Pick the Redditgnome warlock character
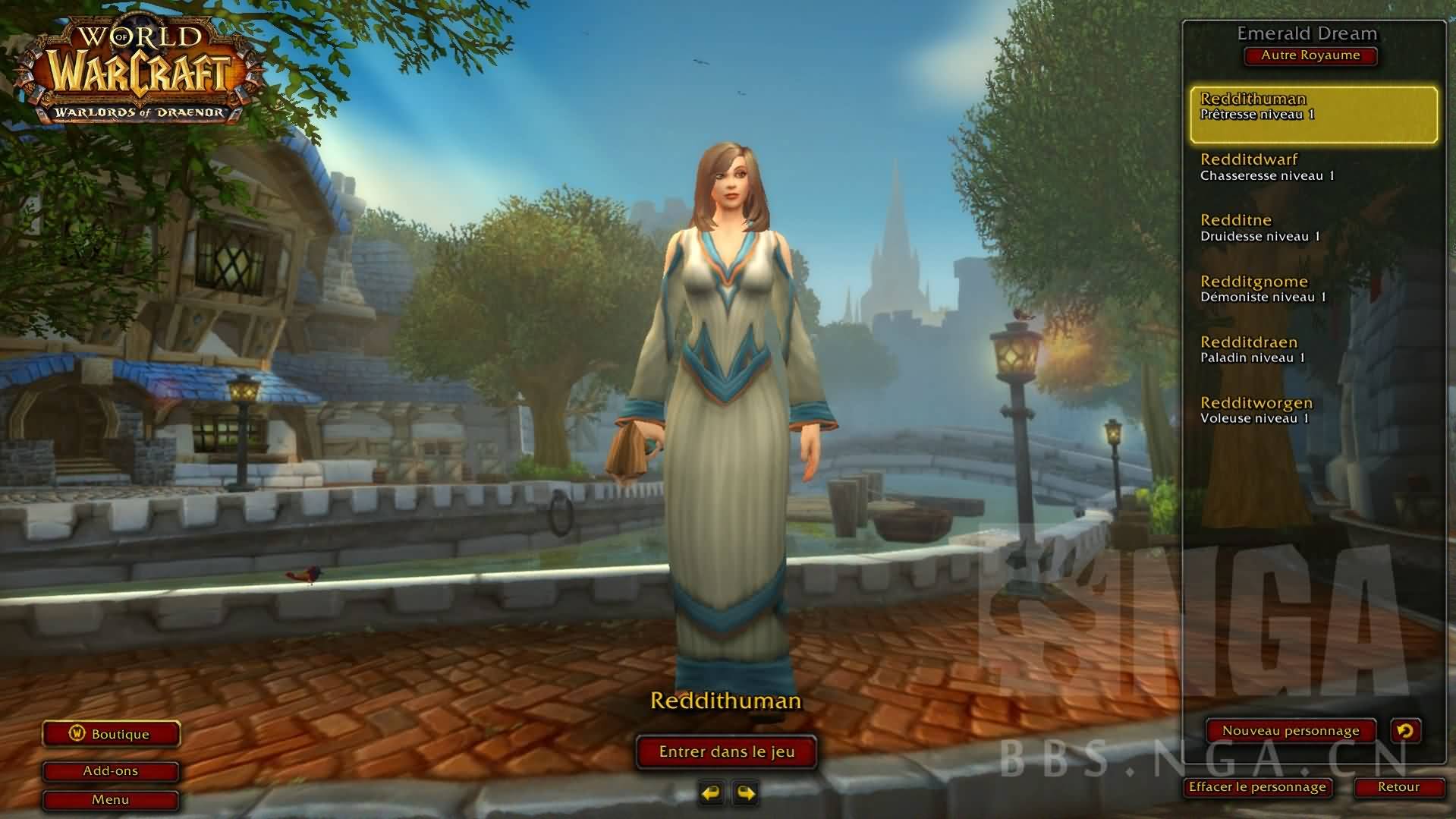 pyautogui.click(x=1313, y=289)
